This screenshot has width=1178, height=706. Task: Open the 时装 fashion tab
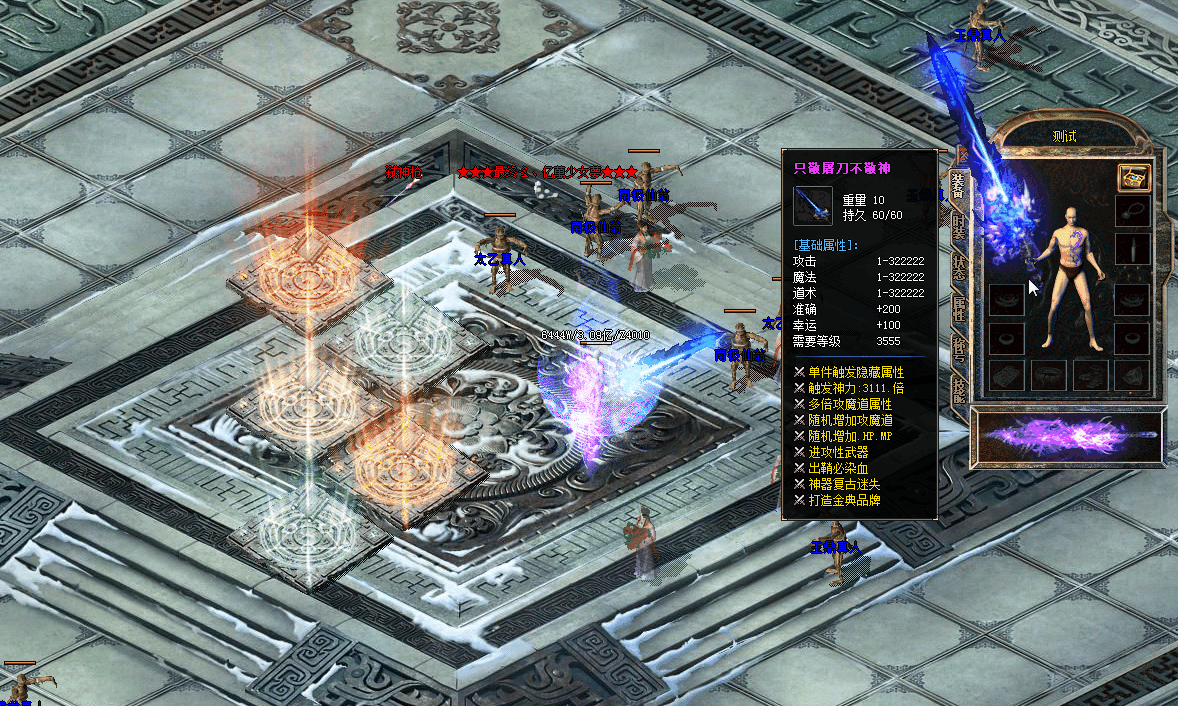pos(958,226)
